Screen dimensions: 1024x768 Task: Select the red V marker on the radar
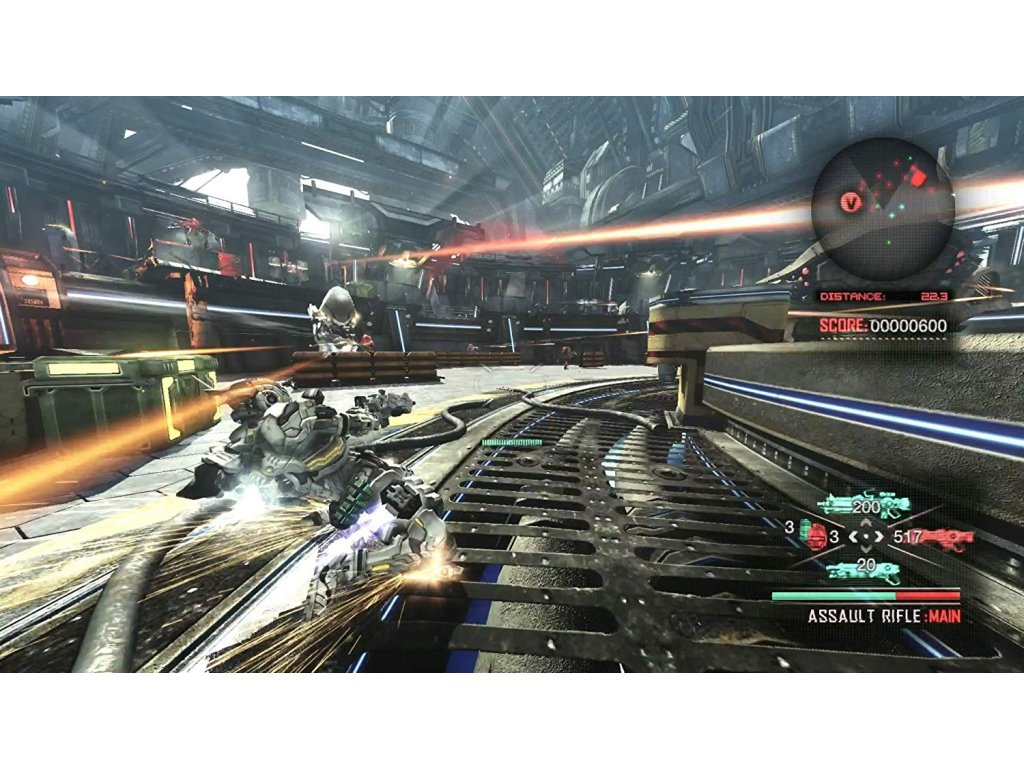(851, 202)
